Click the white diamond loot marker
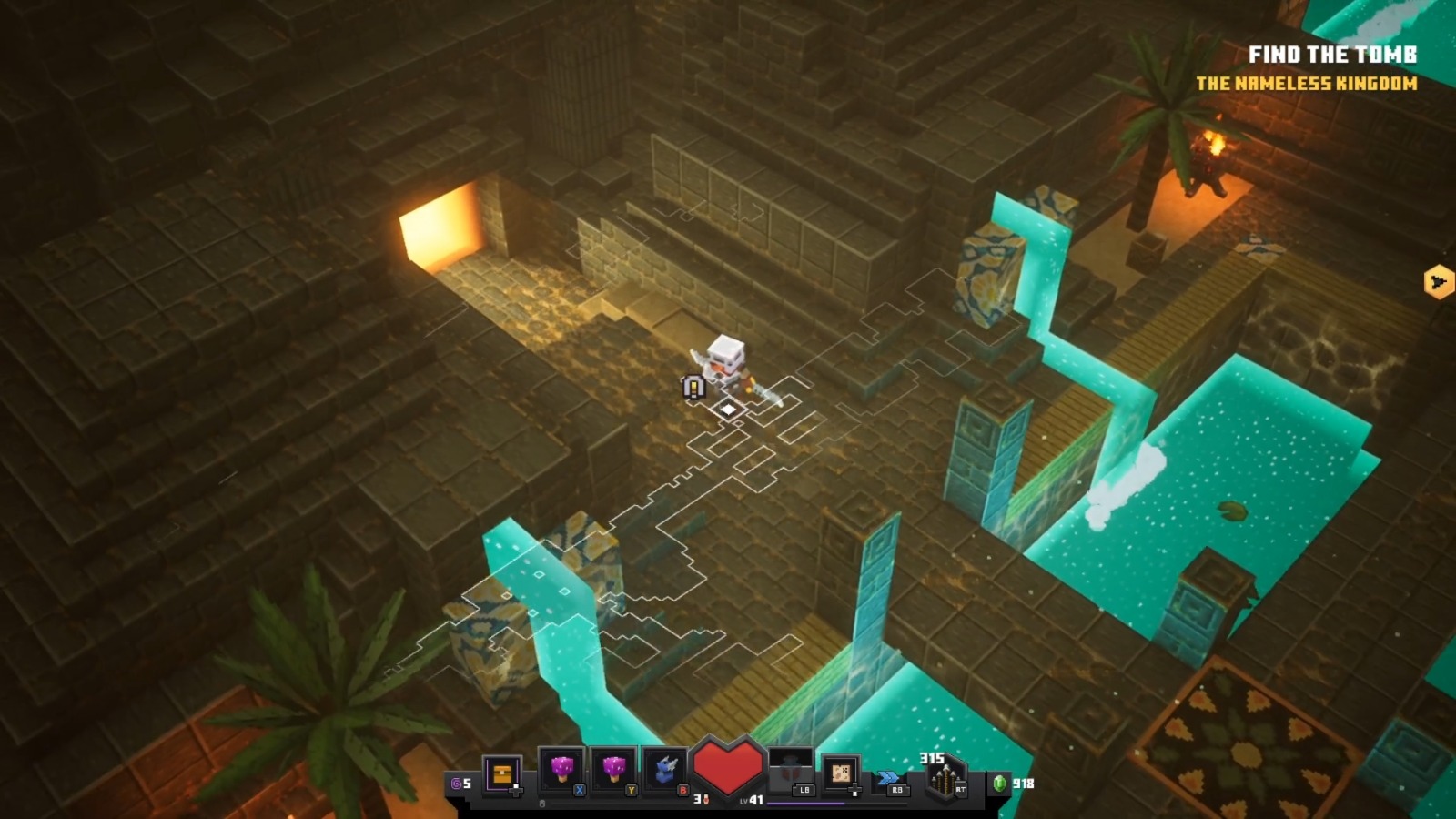This screenshot has width=1456, height=819. pyautogui.click(x=728, y=410)
